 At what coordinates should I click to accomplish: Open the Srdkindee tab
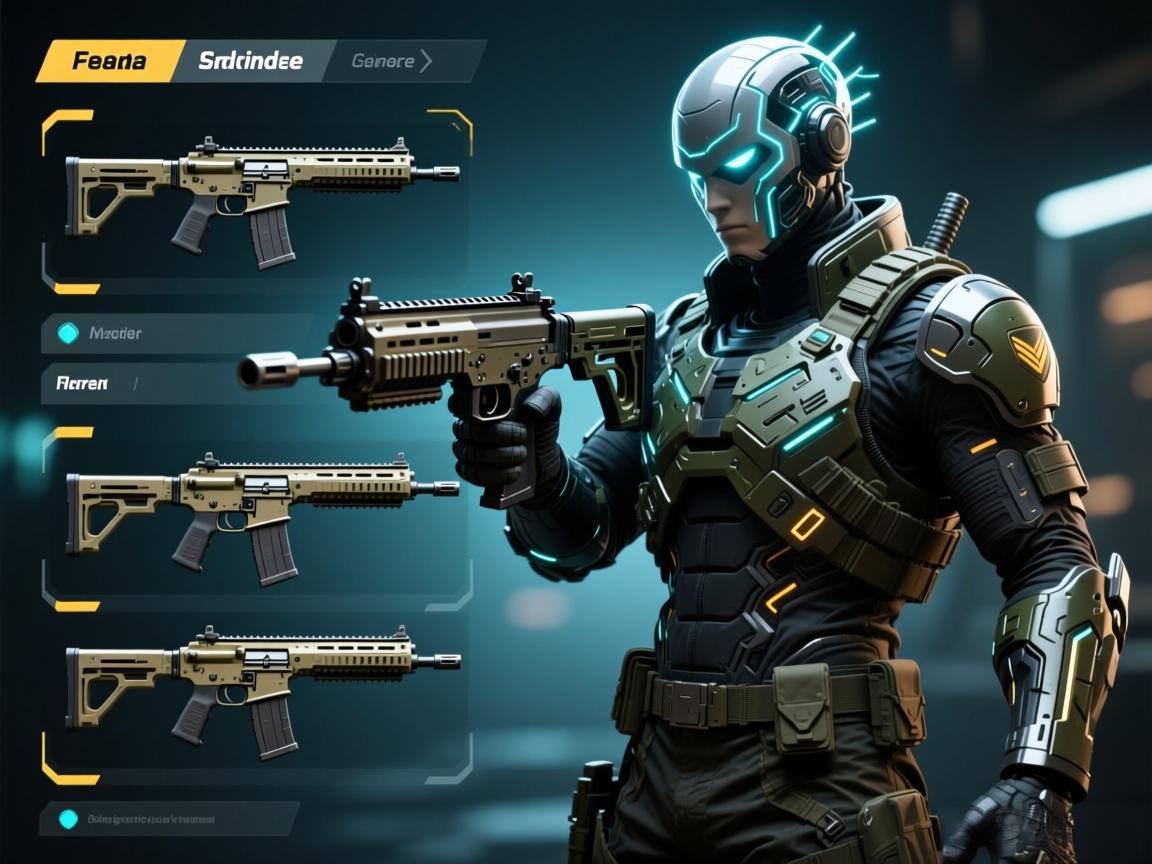pyautogui.click(x=250, y=61)
